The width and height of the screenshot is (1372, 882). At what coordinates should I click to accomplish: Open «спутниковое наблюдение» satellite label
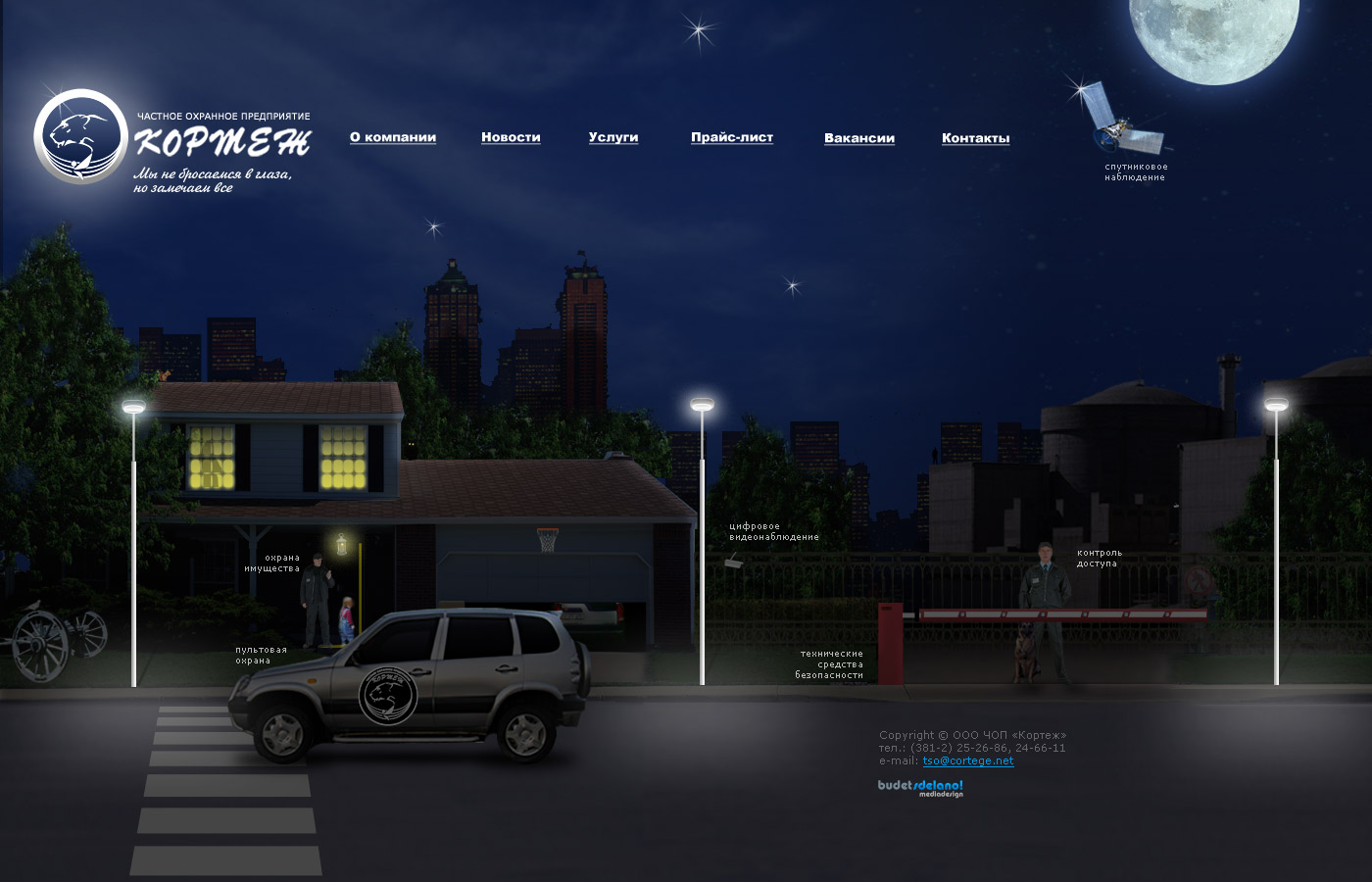(x=1136, y=171)
